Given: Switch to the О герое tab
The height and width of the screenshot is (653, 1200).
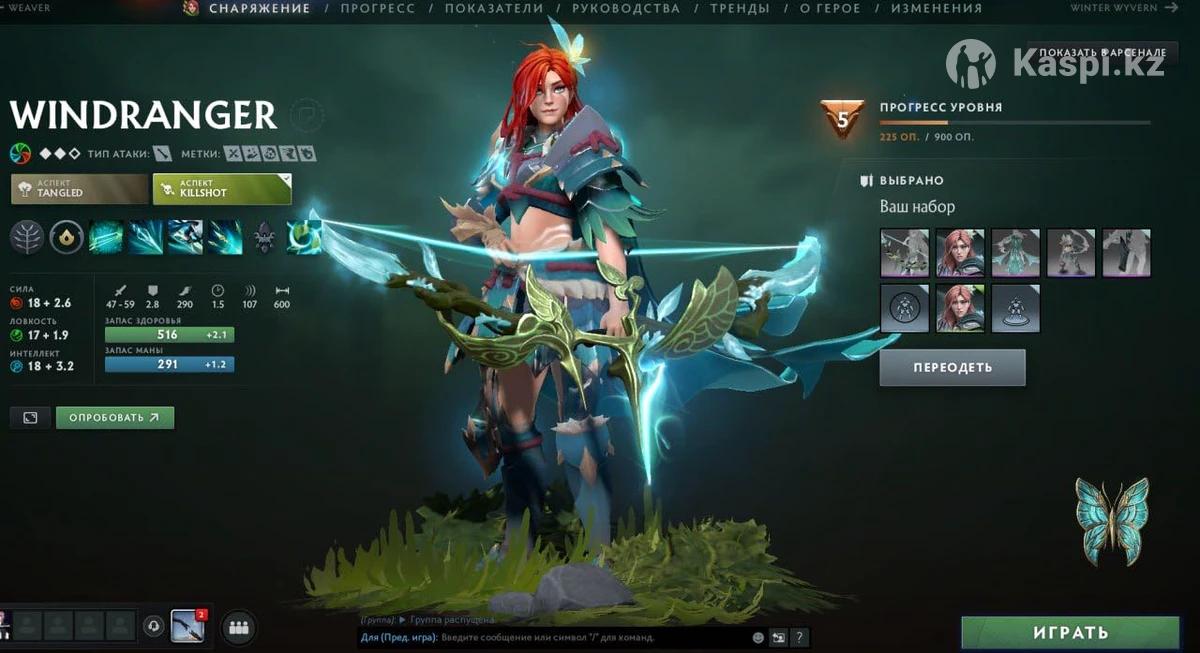Looking at the screenshot, I should click(830, 8).
